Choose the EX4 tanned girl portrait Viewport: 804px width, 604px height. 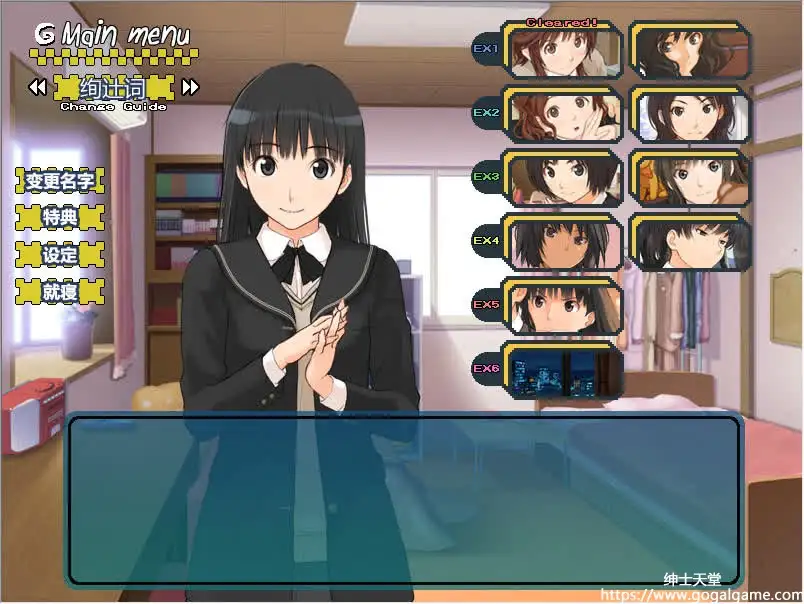click(562, 242)
